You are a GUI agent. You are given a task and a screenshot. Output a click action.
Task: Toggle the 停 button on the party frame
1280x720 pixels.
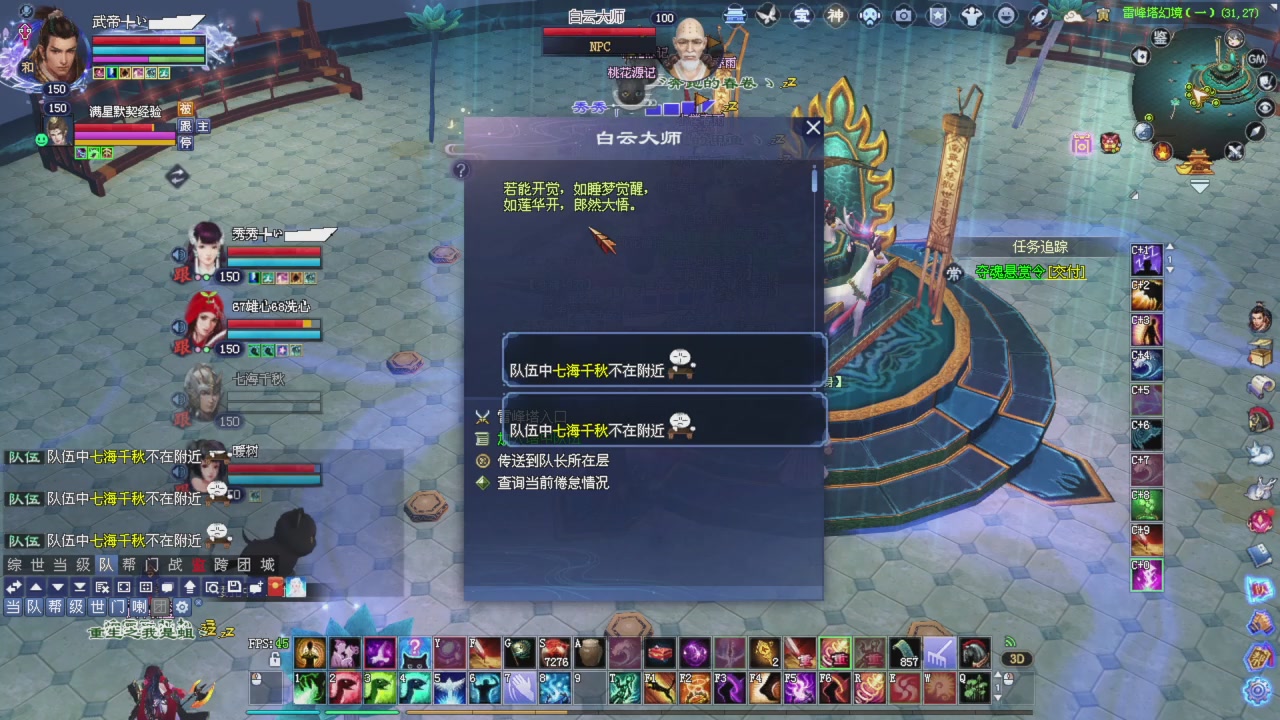[x=186, y=142]
